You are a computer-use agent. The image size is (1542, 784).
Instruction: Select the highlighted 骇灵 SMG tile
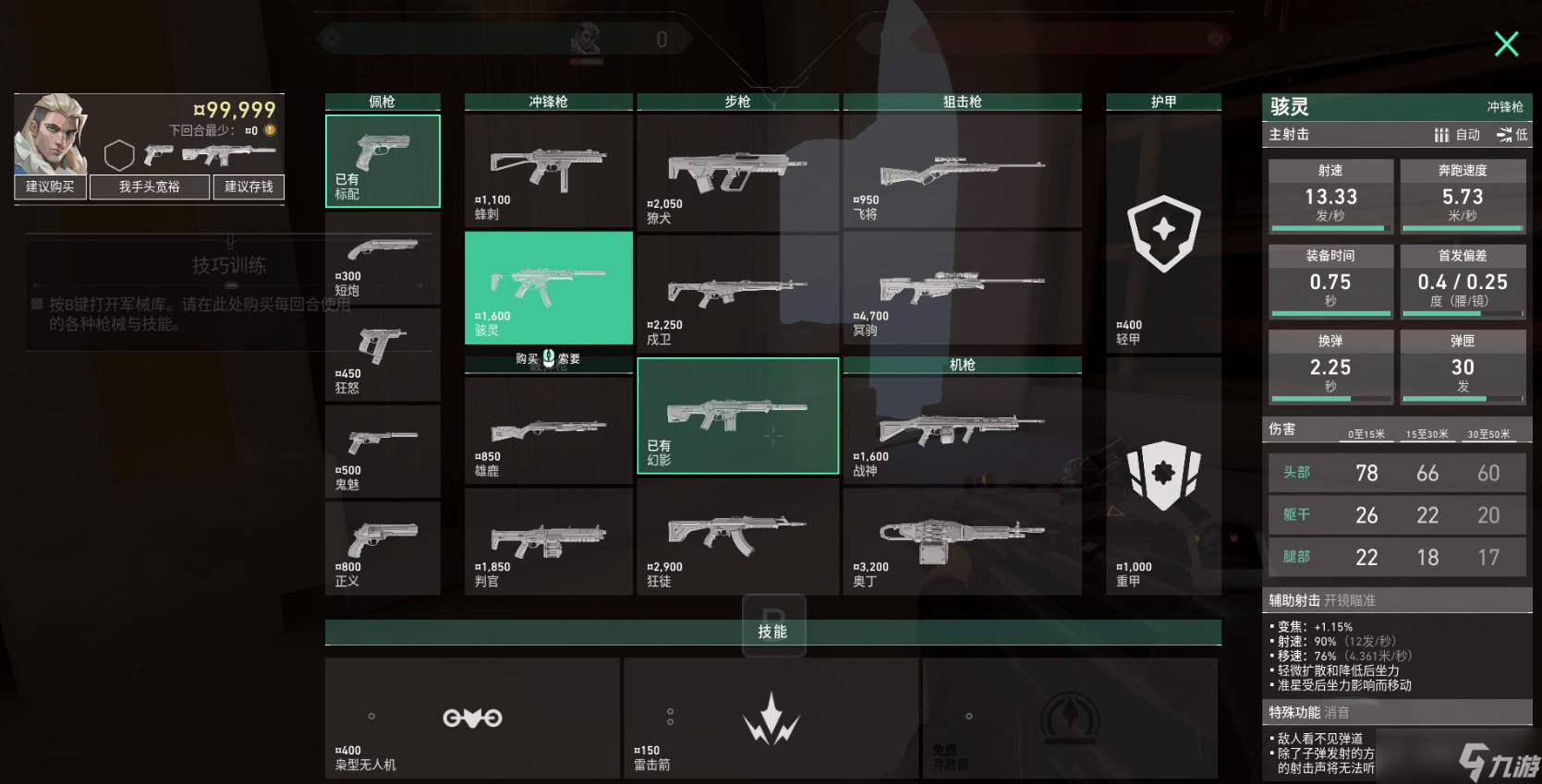548,287
